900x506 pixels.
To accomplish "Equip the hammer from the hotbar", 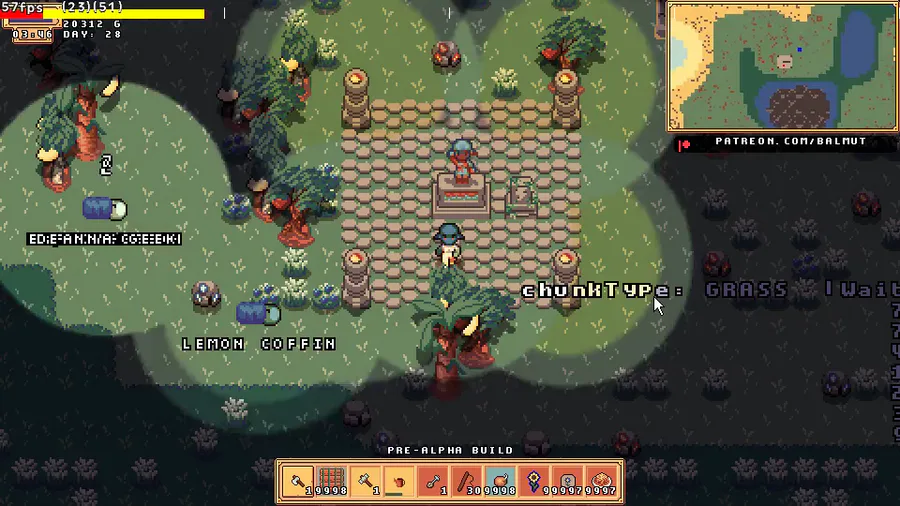I will [365, 481].
